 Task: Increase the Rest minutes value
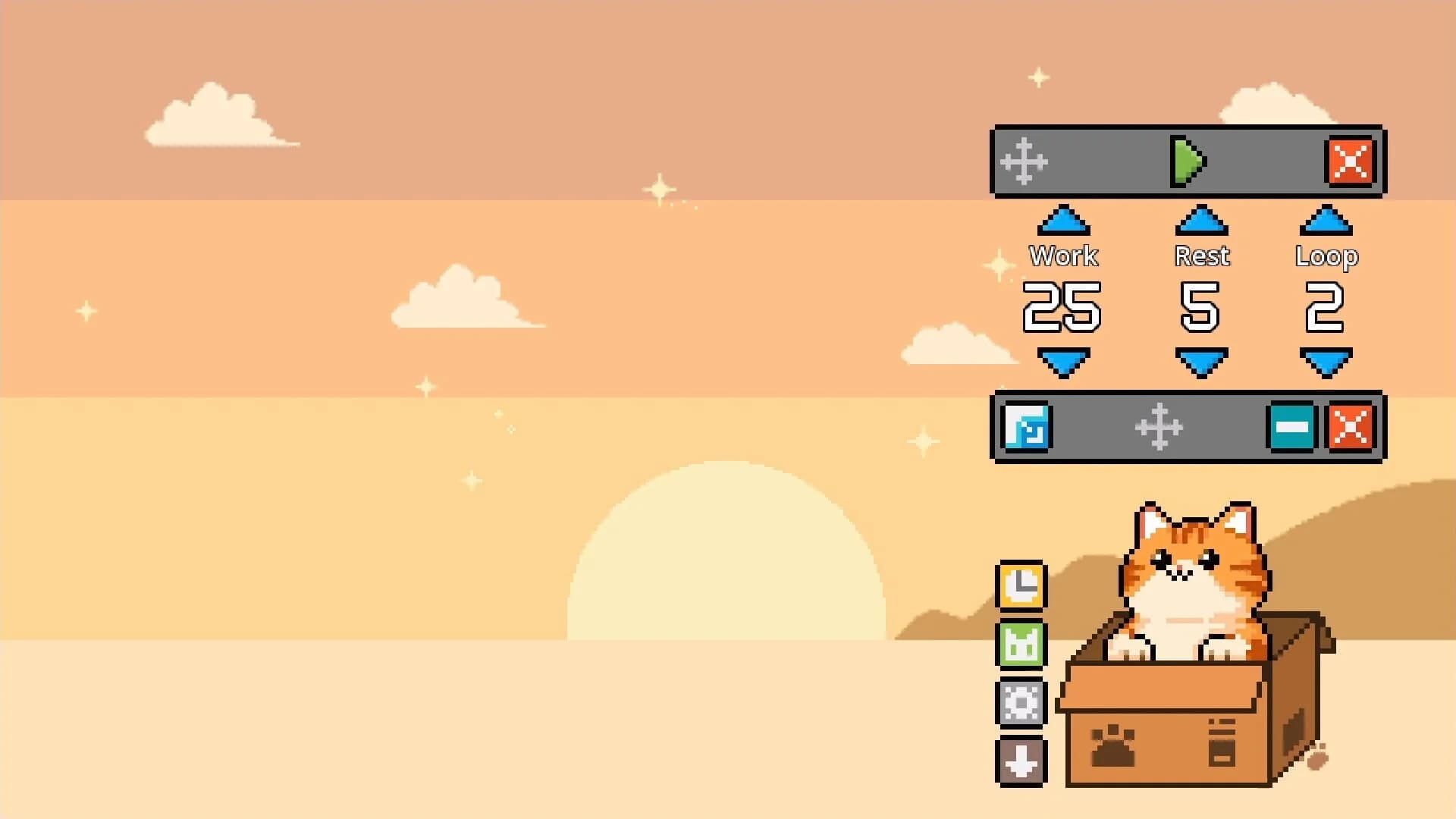(1202, 222)
